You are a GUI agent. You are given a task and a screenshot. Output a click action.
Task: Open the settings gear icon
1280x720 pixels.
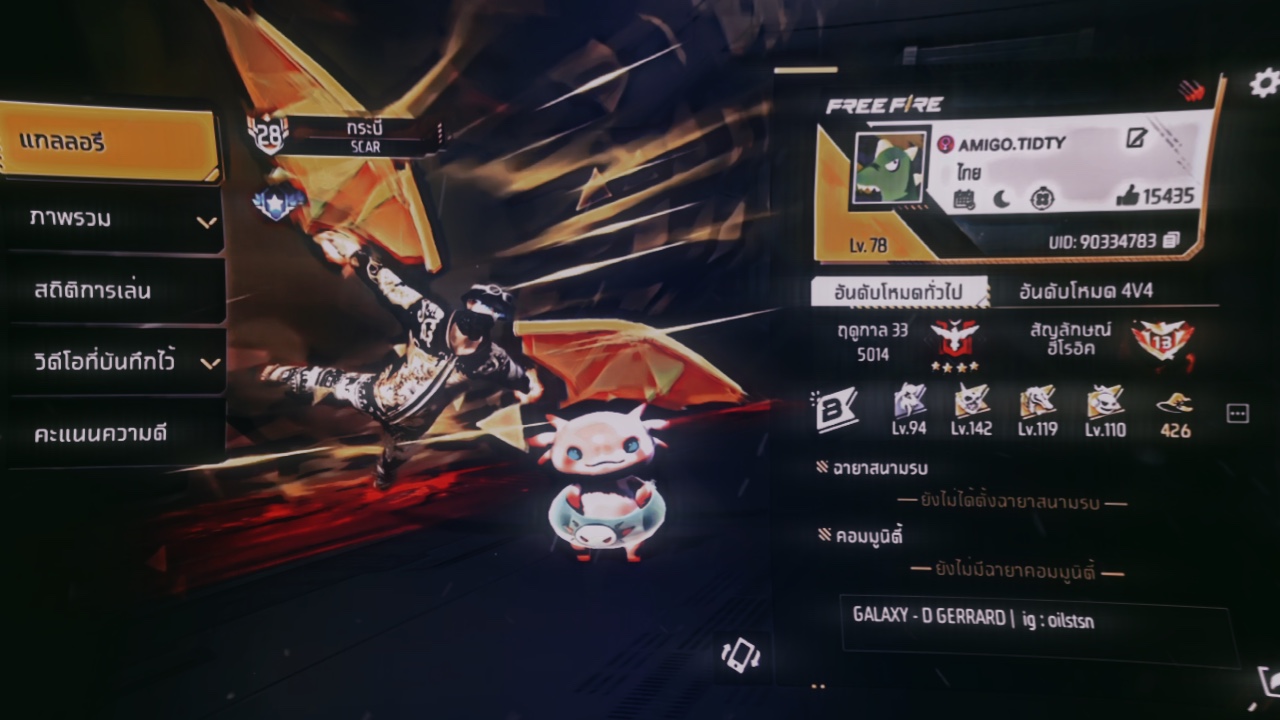coord(1264,83)
